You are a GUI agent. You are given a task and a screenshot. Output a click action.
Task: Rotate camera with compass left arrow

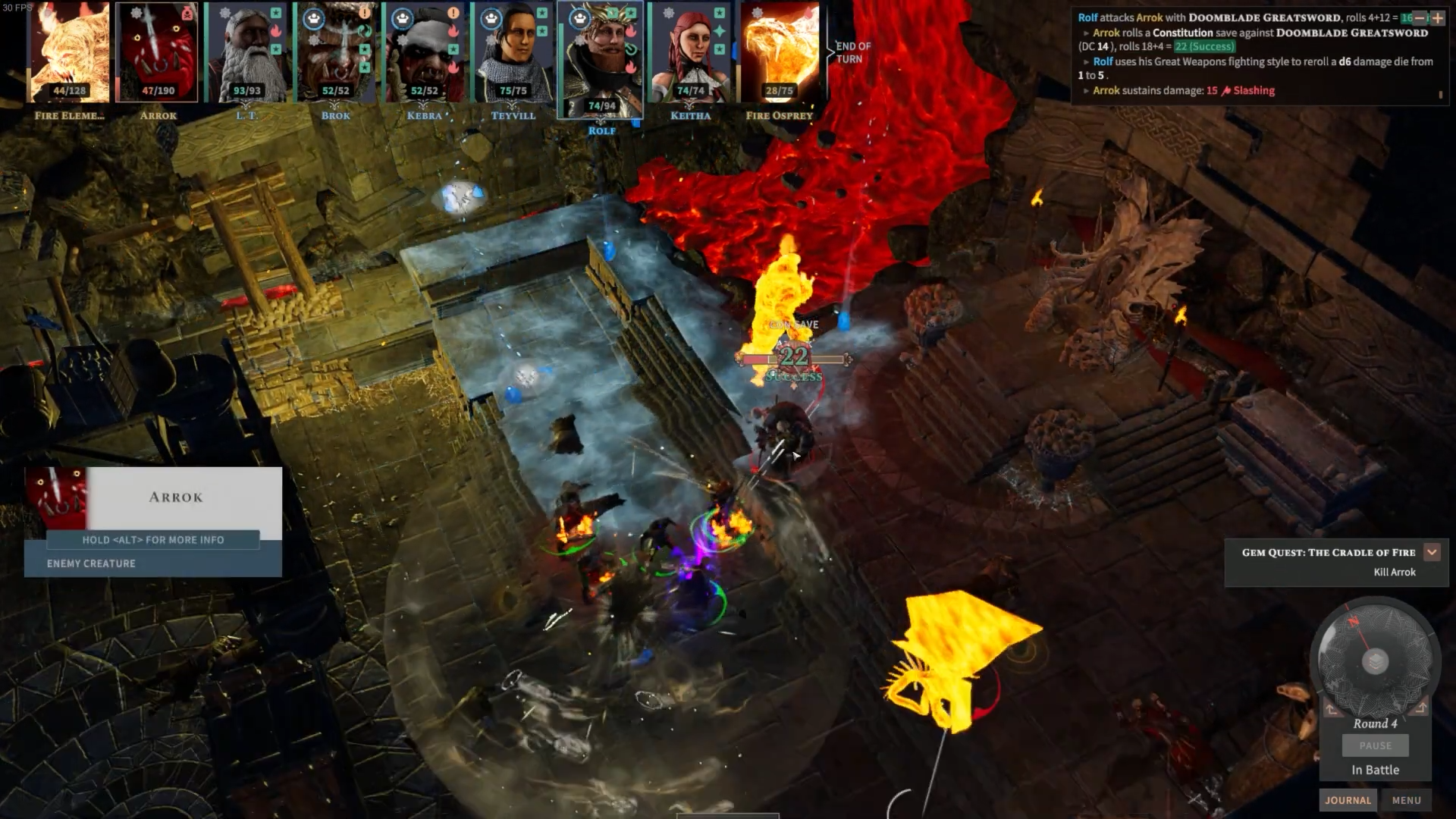pos(1331,709)
